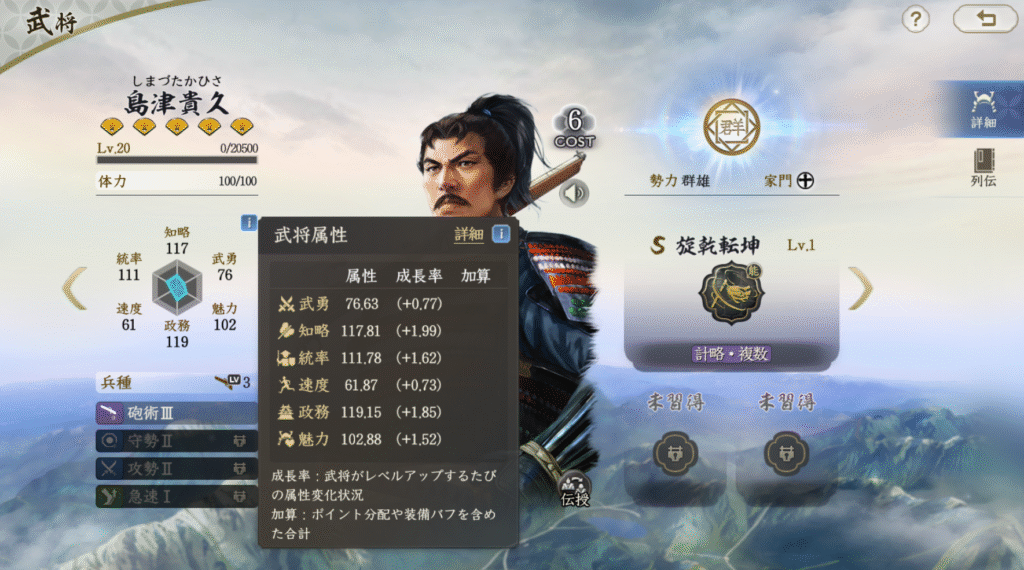Click the 詳細 link in 武将属性 panel
The image size is (1024, 570).
(468, 235)
